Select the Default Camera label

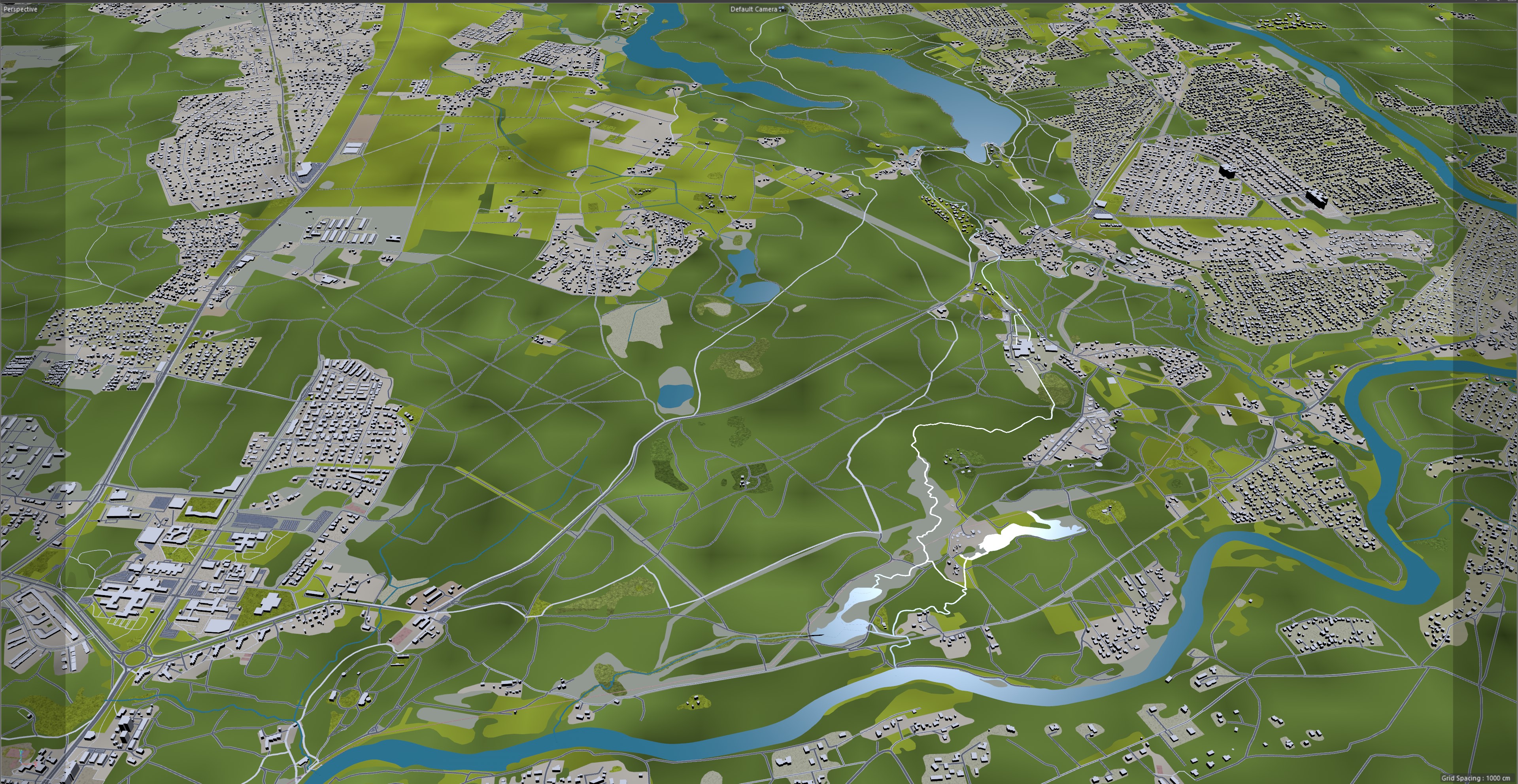(x=754, y=9)
